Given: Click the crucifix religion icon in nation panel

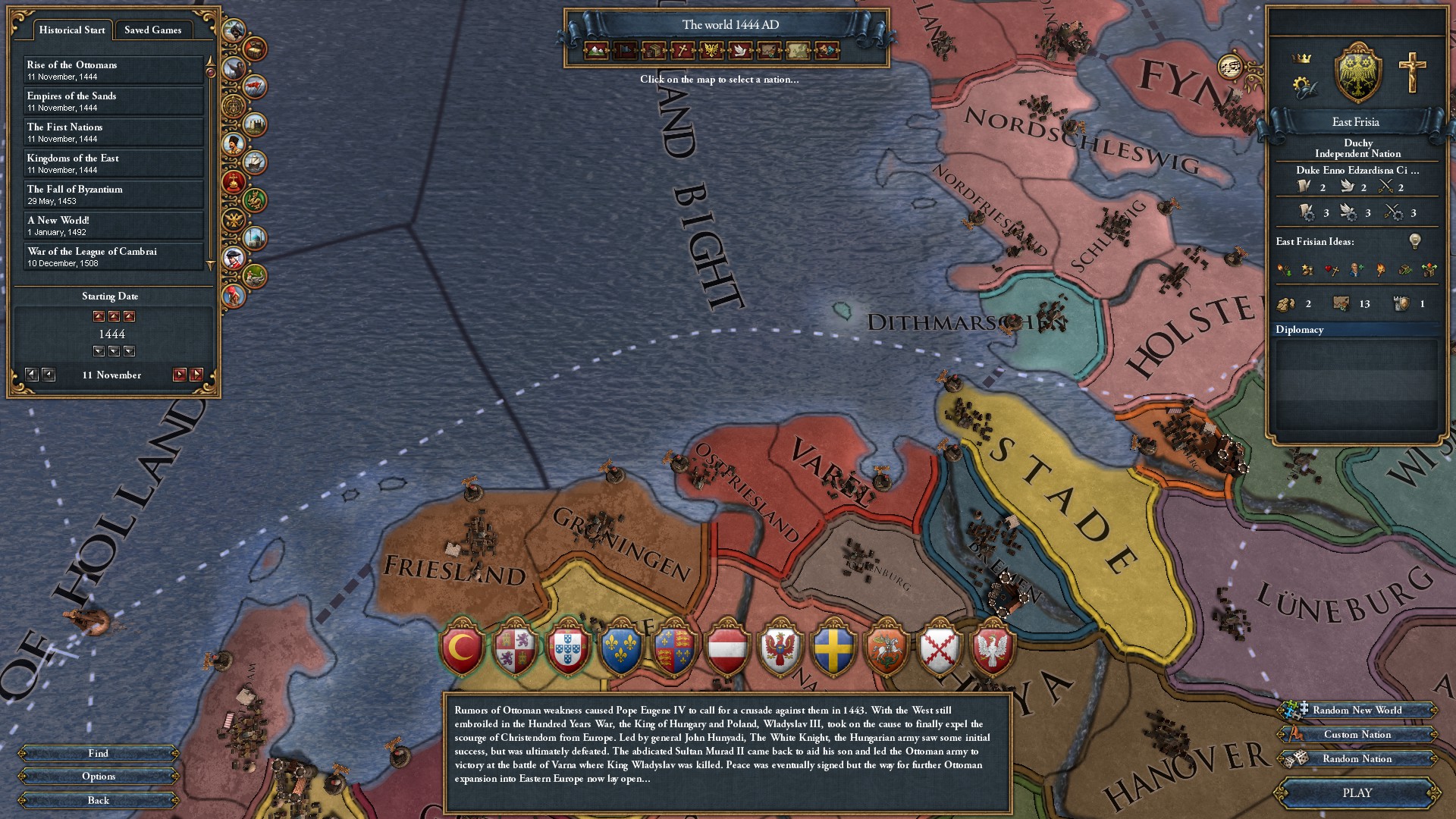Looking at the screenshot, I should [x=1412, y=72].
